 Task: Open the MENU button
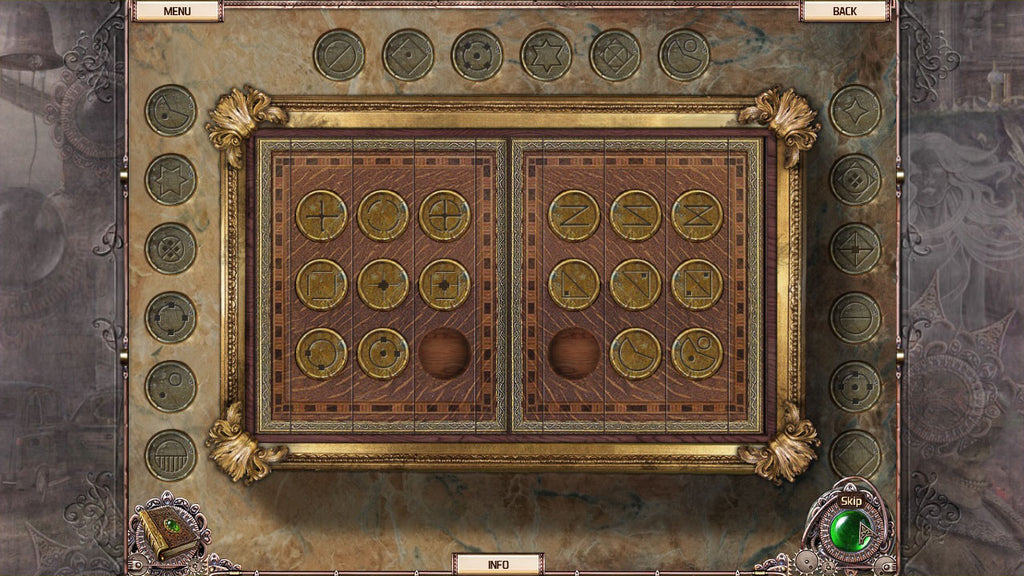(177, 11)
